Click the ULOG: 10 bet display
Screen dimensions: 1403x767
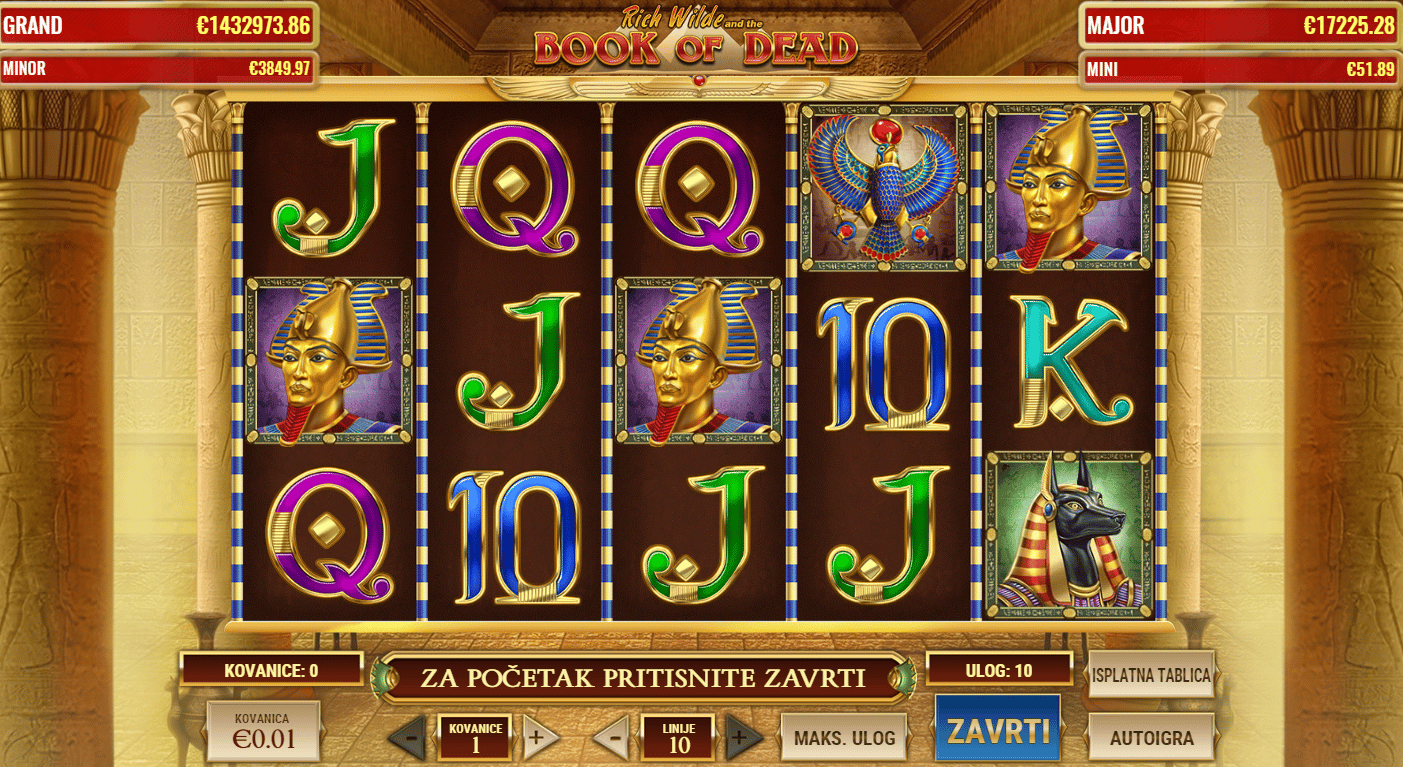point(1000,667)
